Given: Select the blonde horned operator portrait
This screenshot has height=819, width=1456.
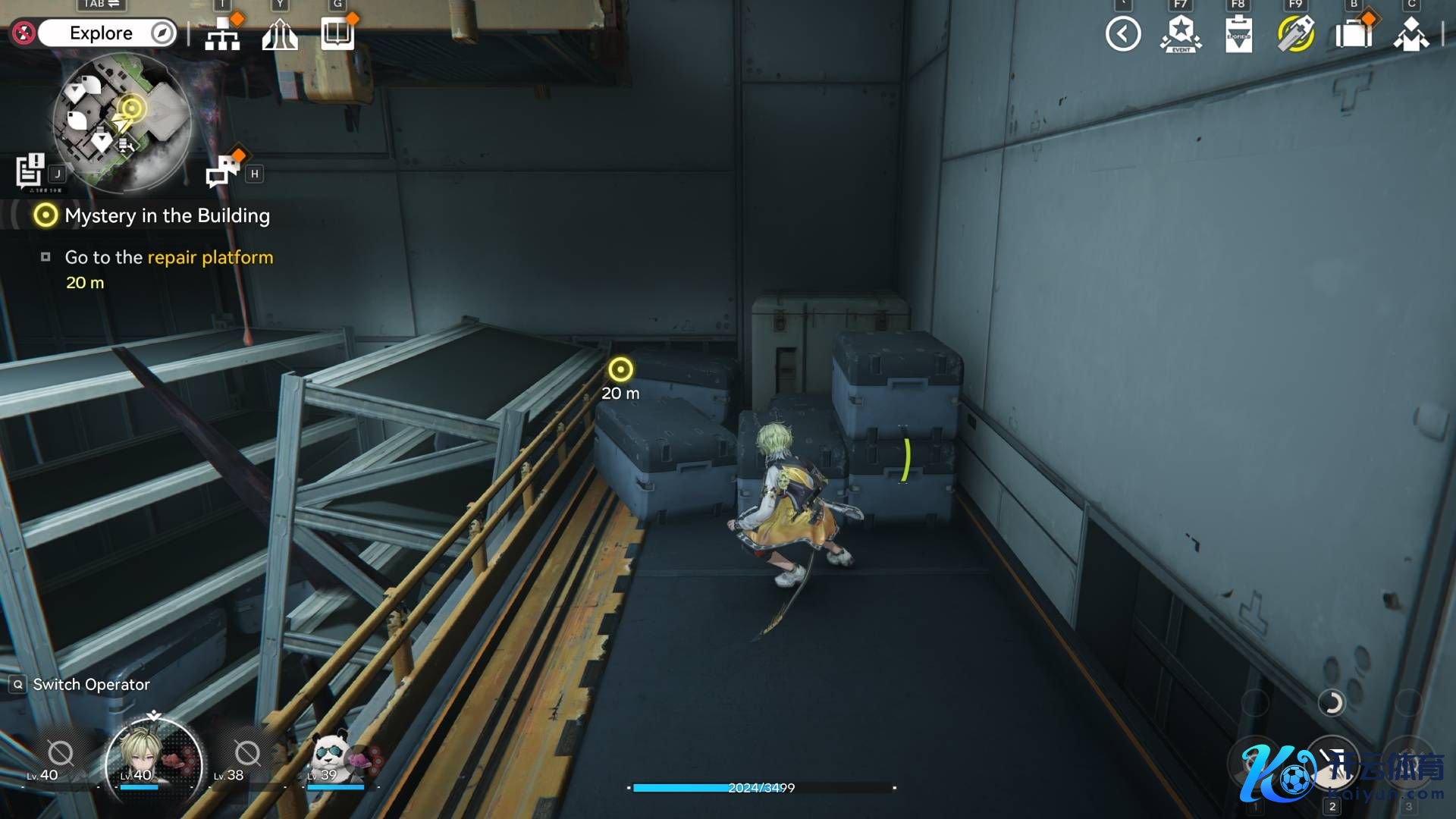Looking at the screenshot, I should click(x=154, y=756).
